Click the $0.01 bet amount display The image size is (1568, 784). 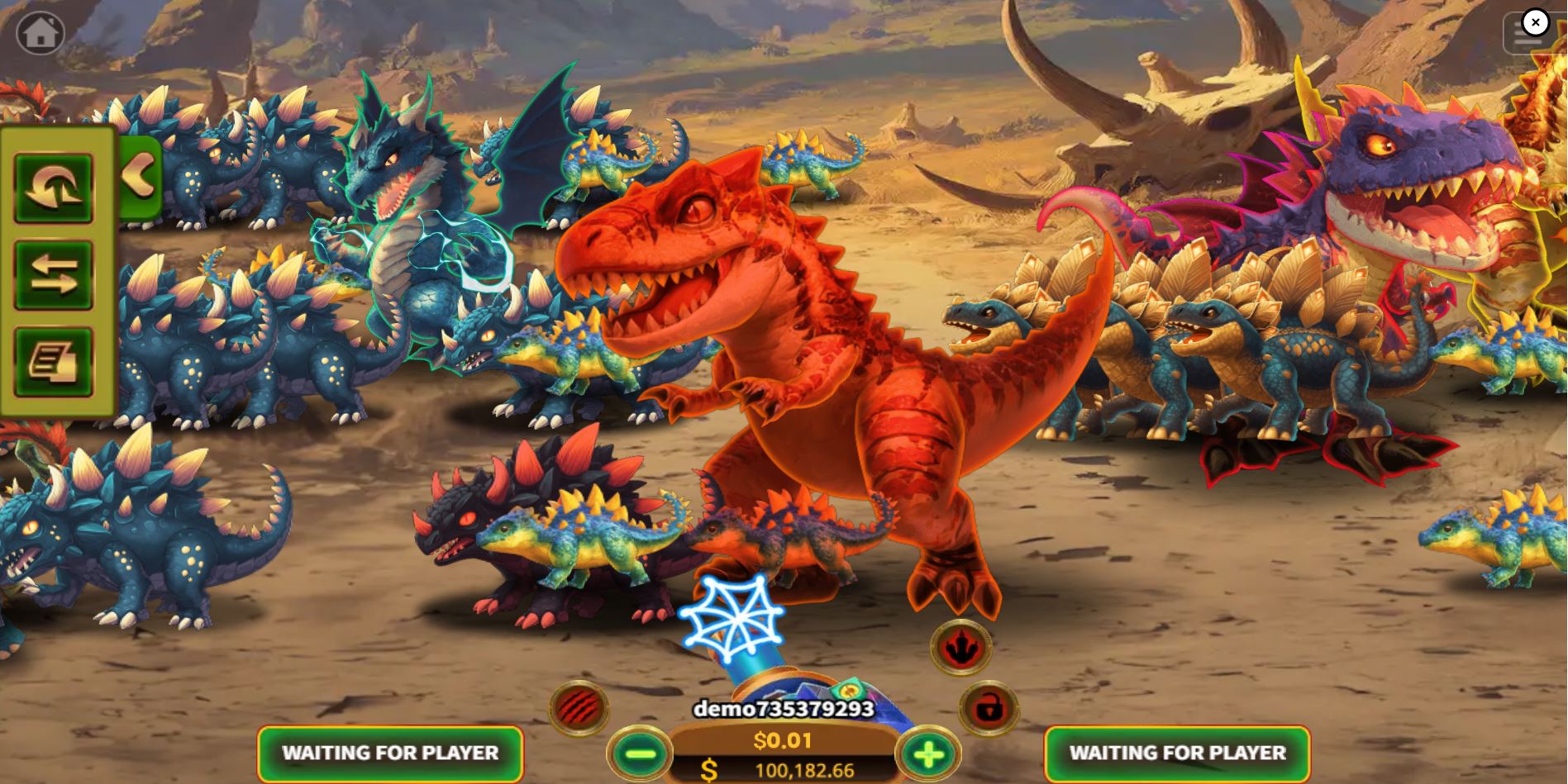click(784, 741)
